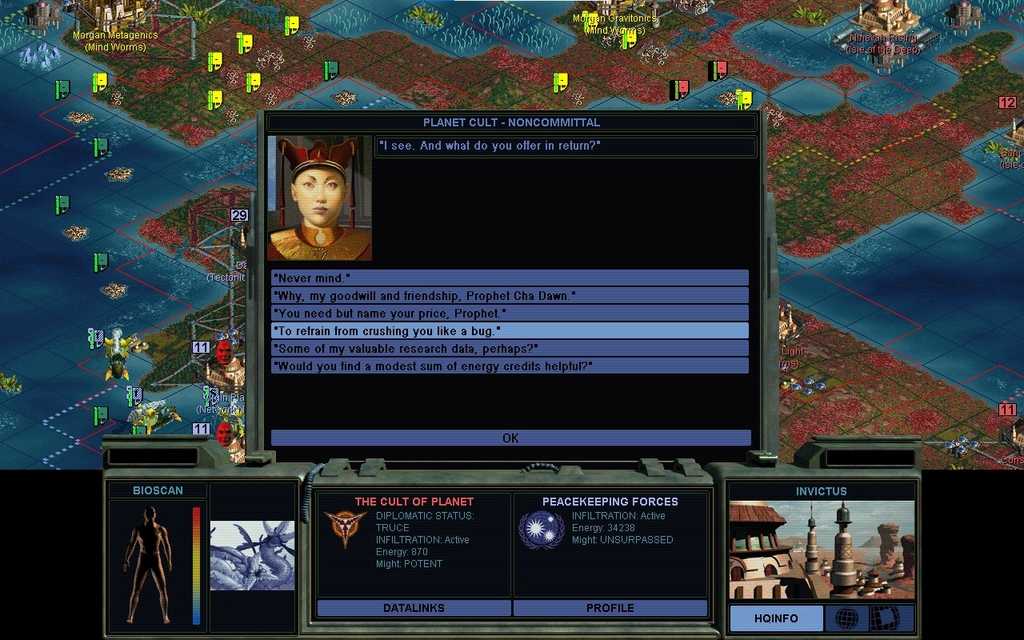The width and height of the screenshot is (1024, 640).
Task: Offer goodwill and friendship to Prophet Cha Dawn
Action: [510, 295]
